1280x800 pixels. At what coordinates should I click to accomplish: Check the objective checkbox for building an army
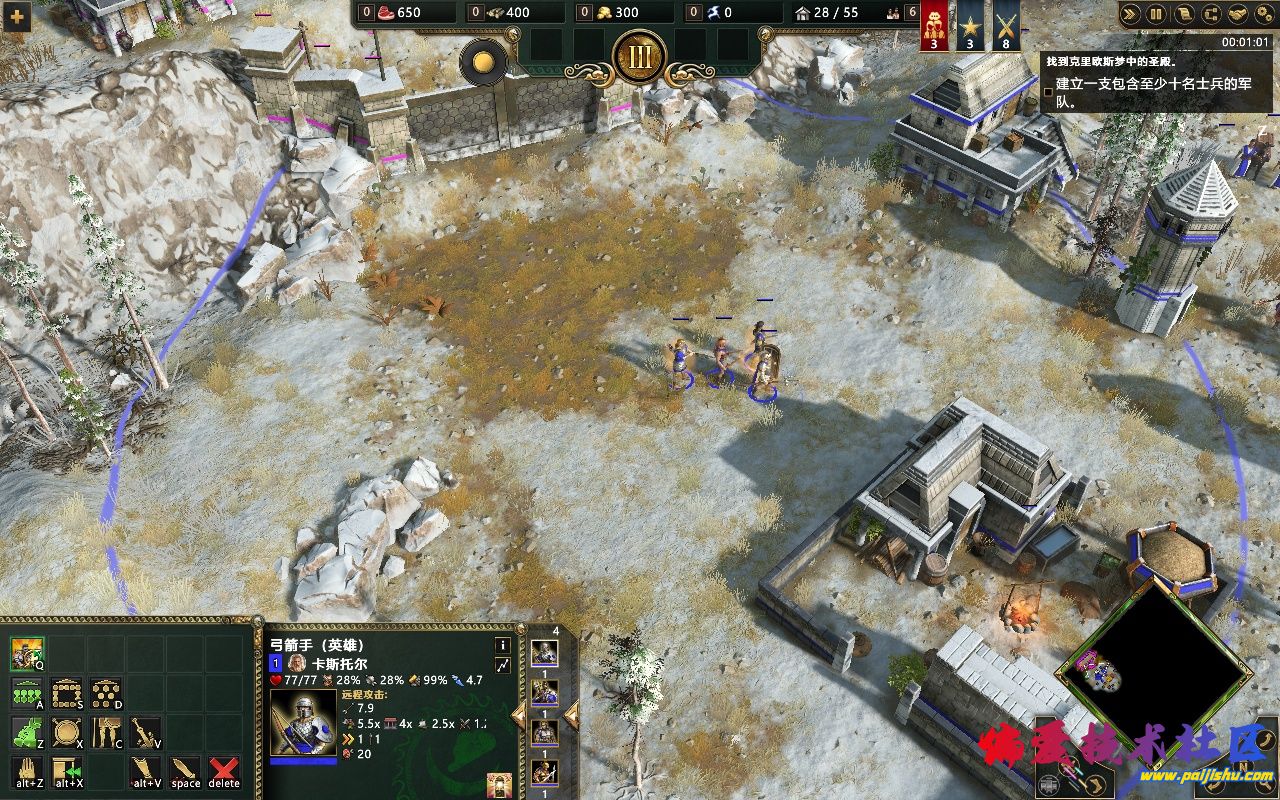pyautogui.click(x=1047, y=91)
